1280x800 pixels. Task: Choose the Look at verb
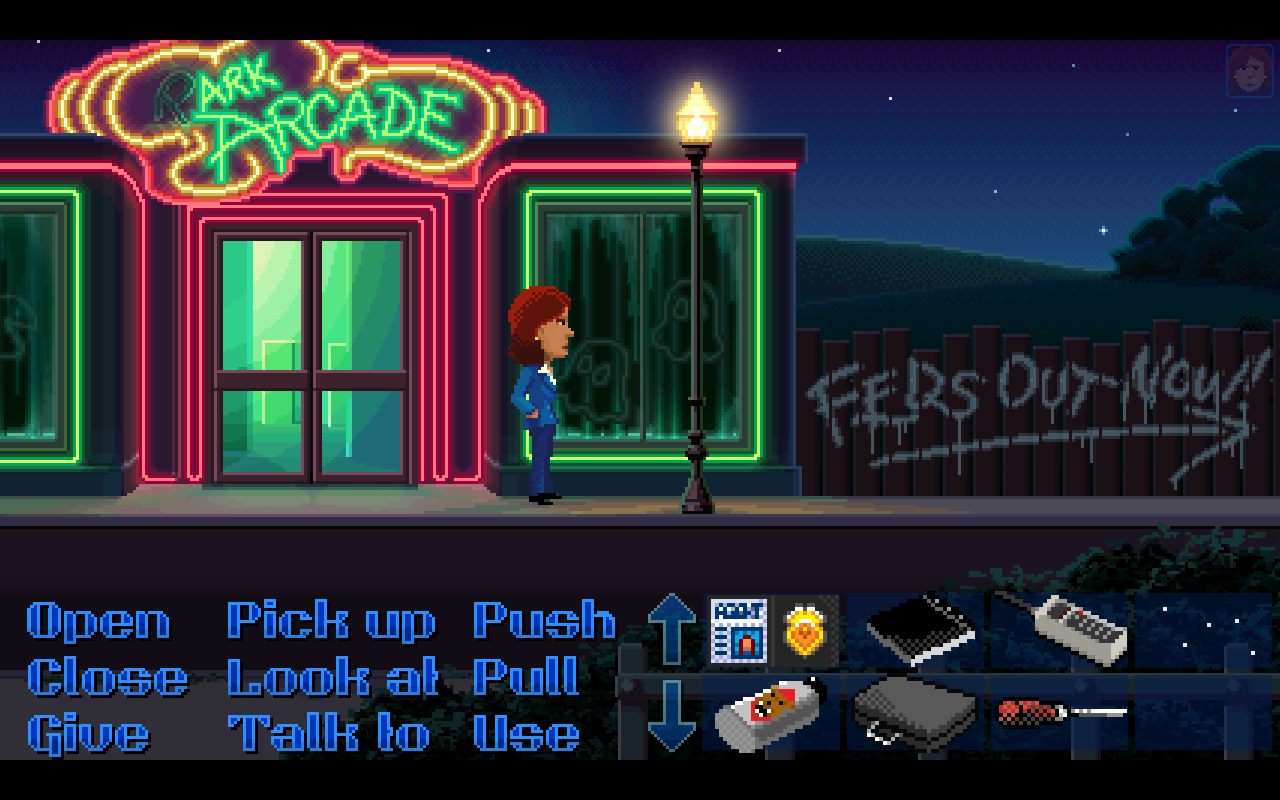[332, 678]
